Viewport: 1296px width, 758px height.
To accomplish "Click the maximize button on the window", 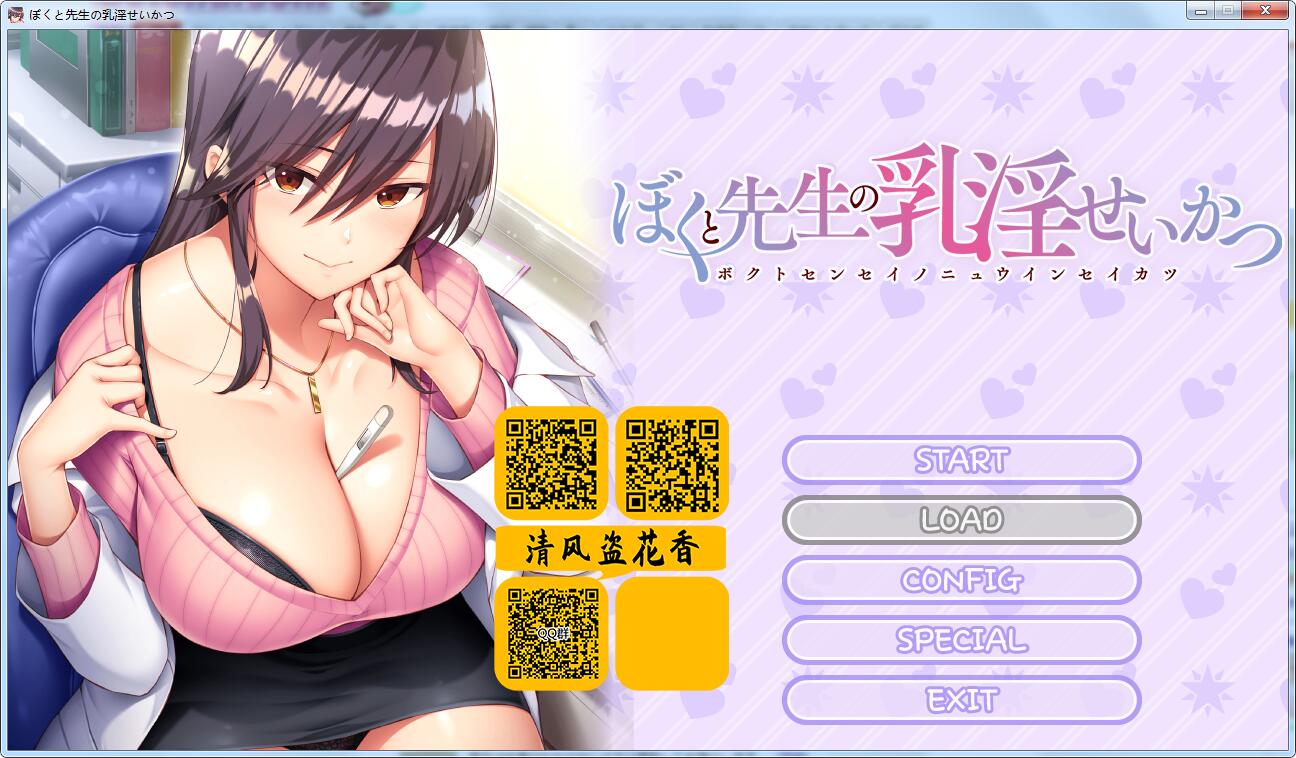I will pyautogui.click(x=1227, y=10).
